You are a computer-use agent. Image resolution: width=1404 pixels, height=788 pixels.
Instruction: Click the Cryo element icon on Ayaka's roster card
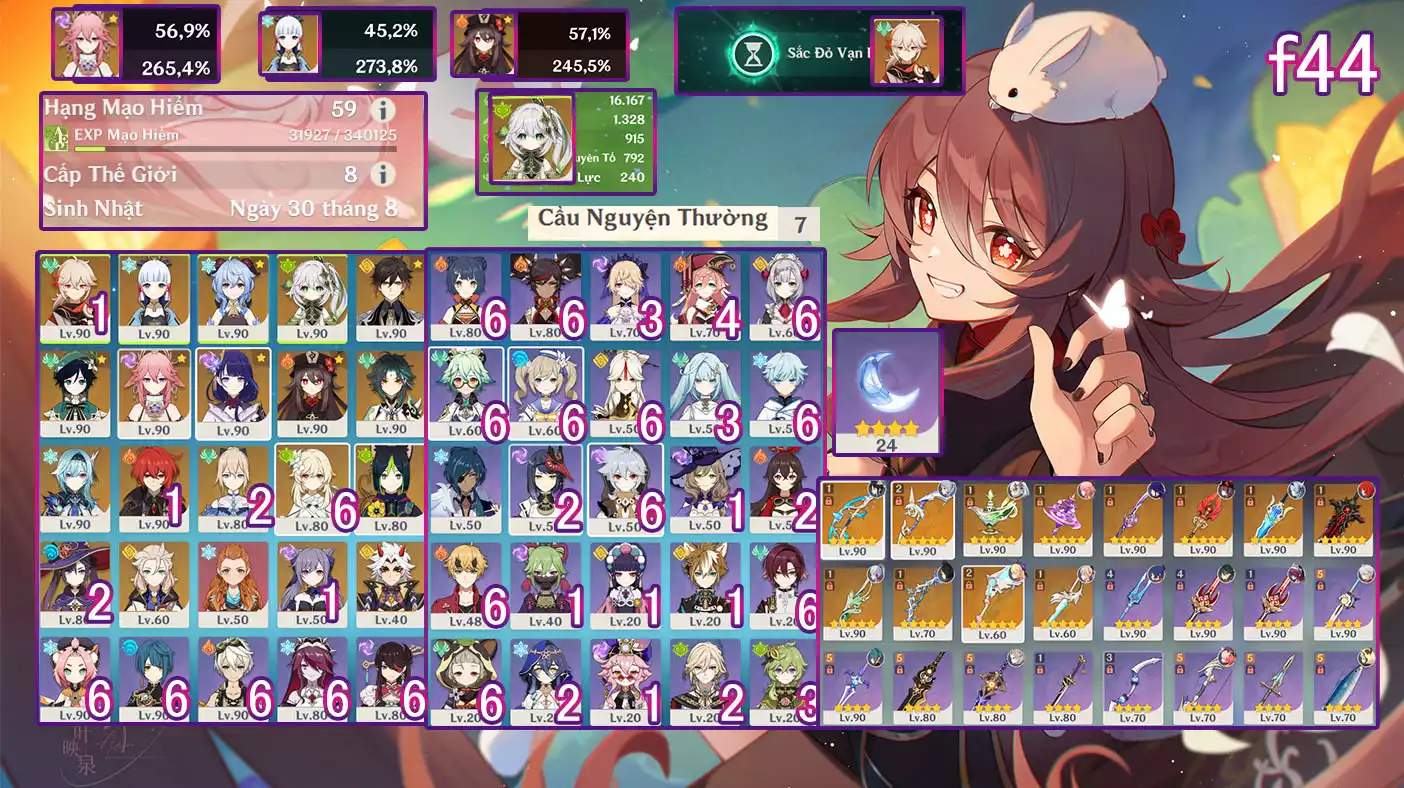pos(128,263)
